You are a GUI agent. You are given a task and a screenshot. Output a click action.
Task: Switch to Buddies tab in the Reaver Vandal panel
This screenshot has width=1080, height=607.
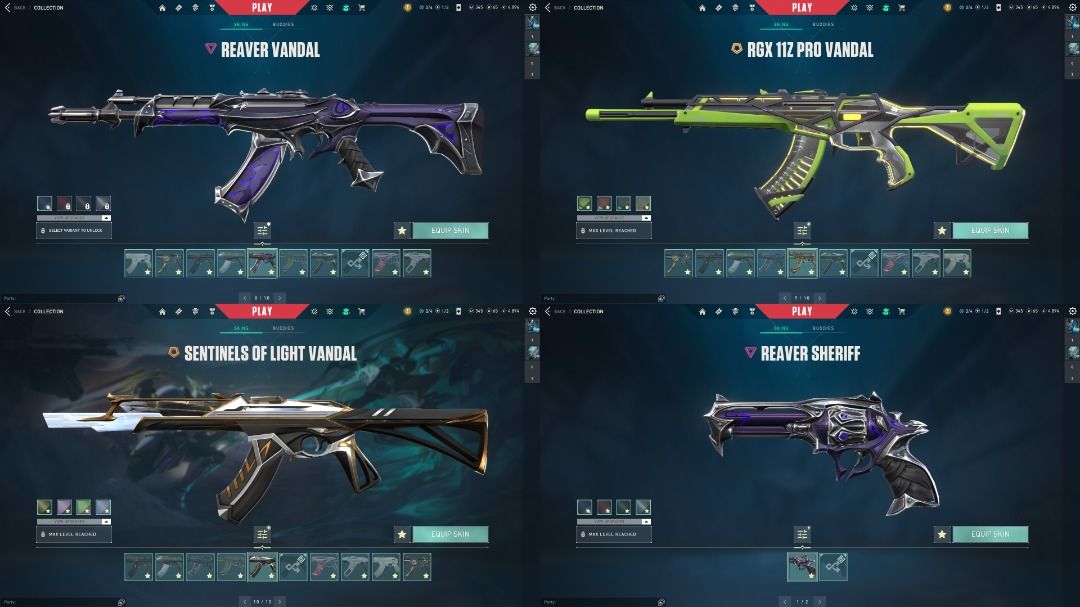(283, 24)
